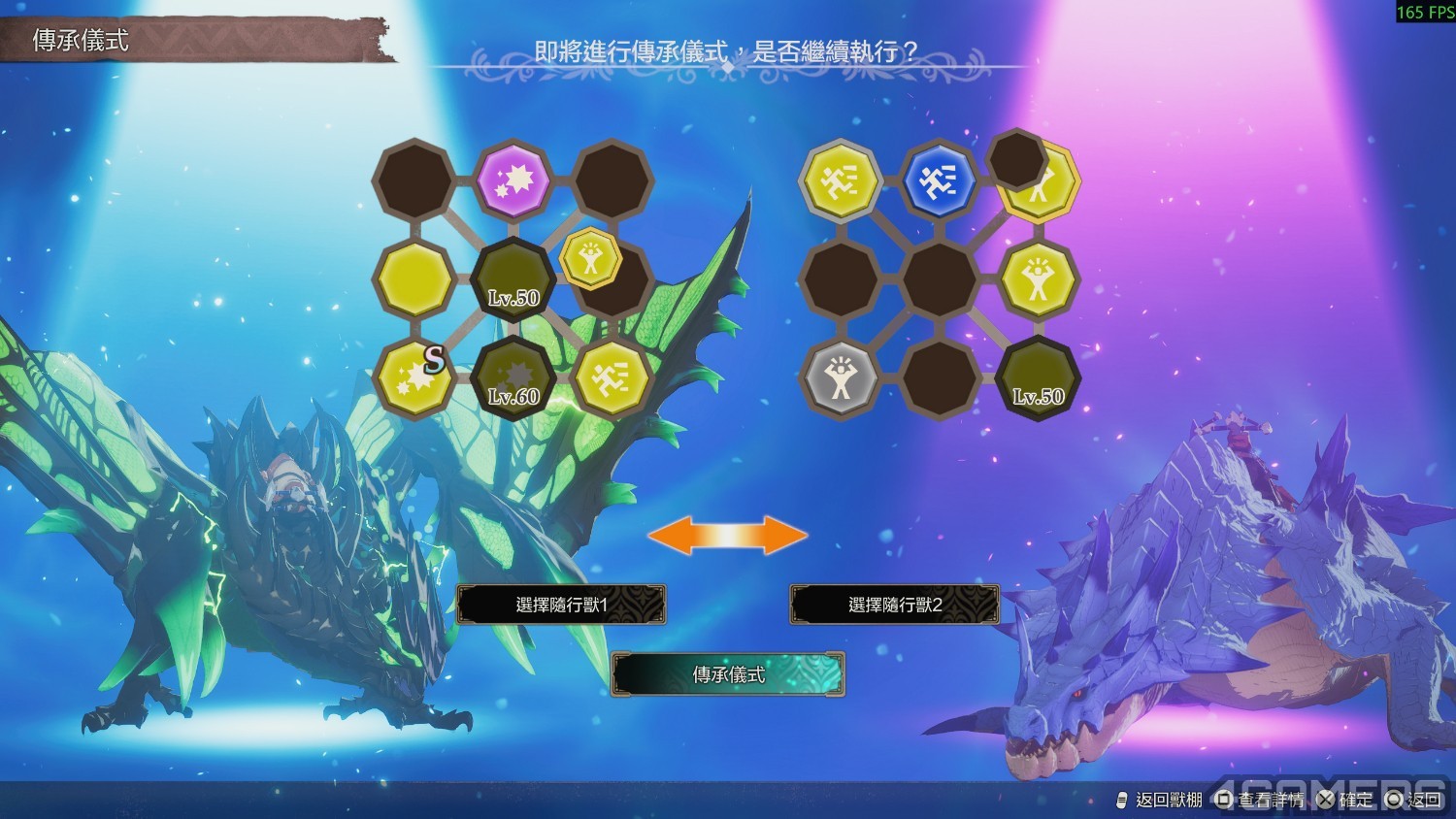Select the purple starburst gene
Viewport: 1456px width, 819px height.
point(513,180)
